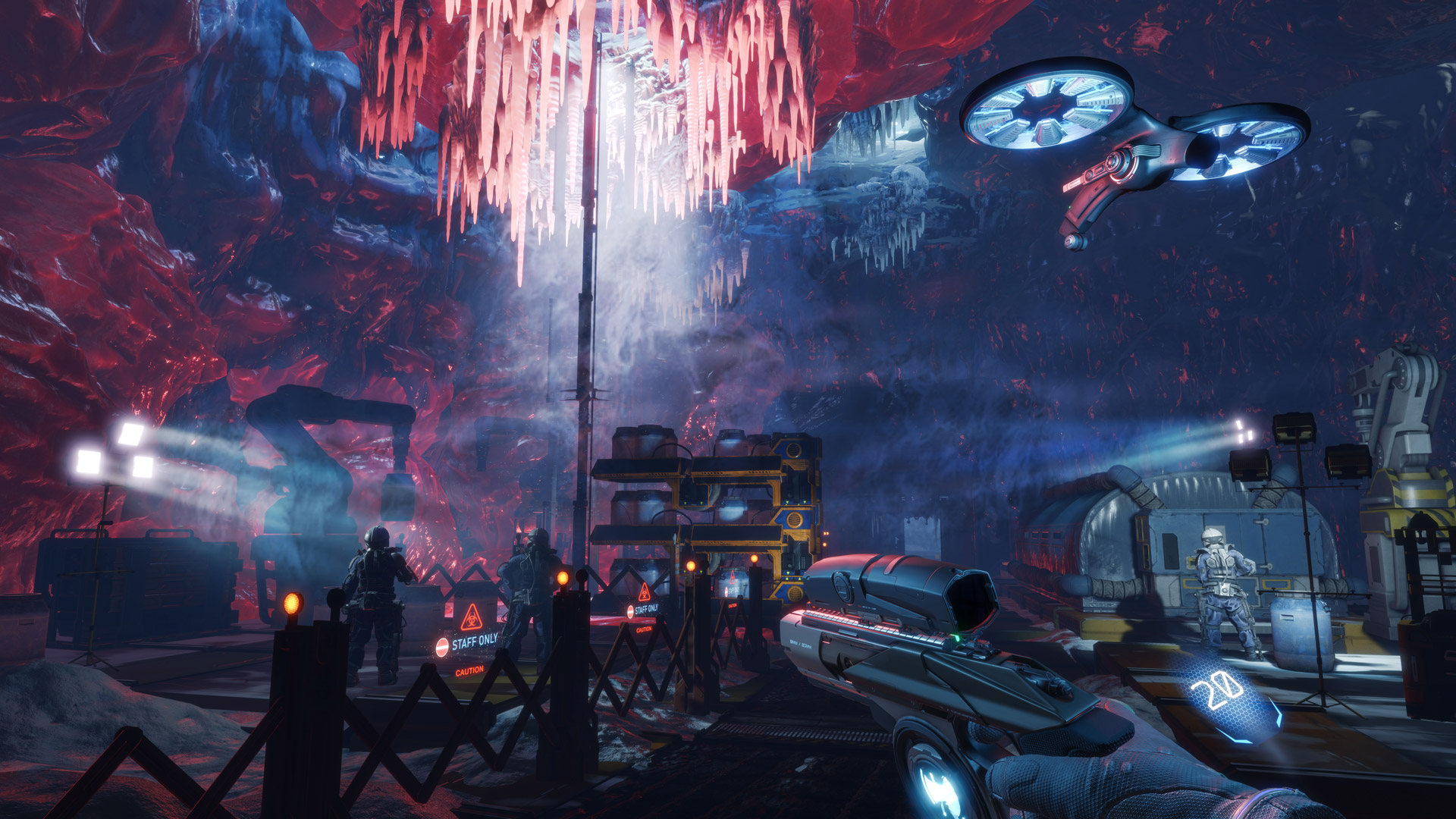Select the CAUTION label on the barrier base

pos(469,670)
